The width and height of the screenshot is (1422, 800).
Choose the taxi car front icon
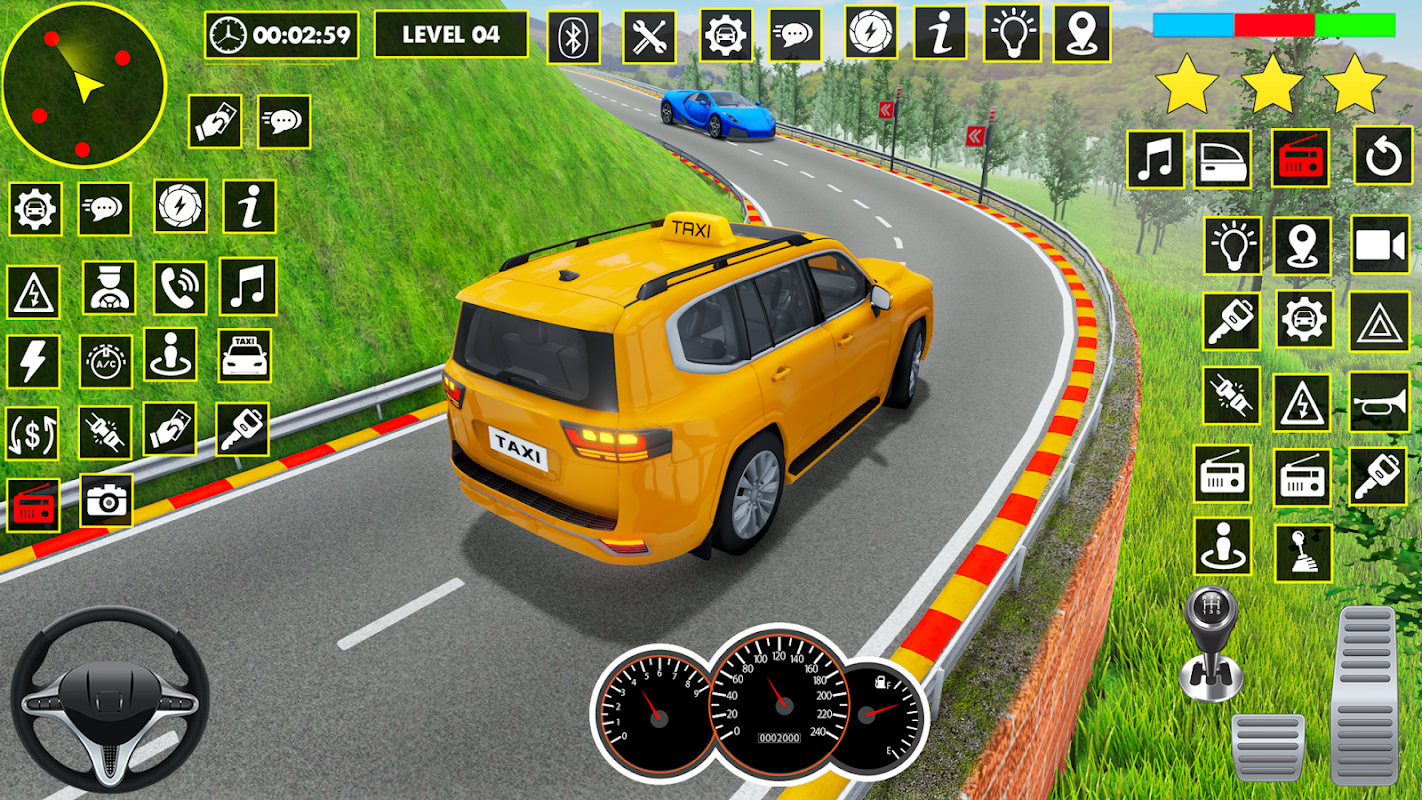pos(244,356)
